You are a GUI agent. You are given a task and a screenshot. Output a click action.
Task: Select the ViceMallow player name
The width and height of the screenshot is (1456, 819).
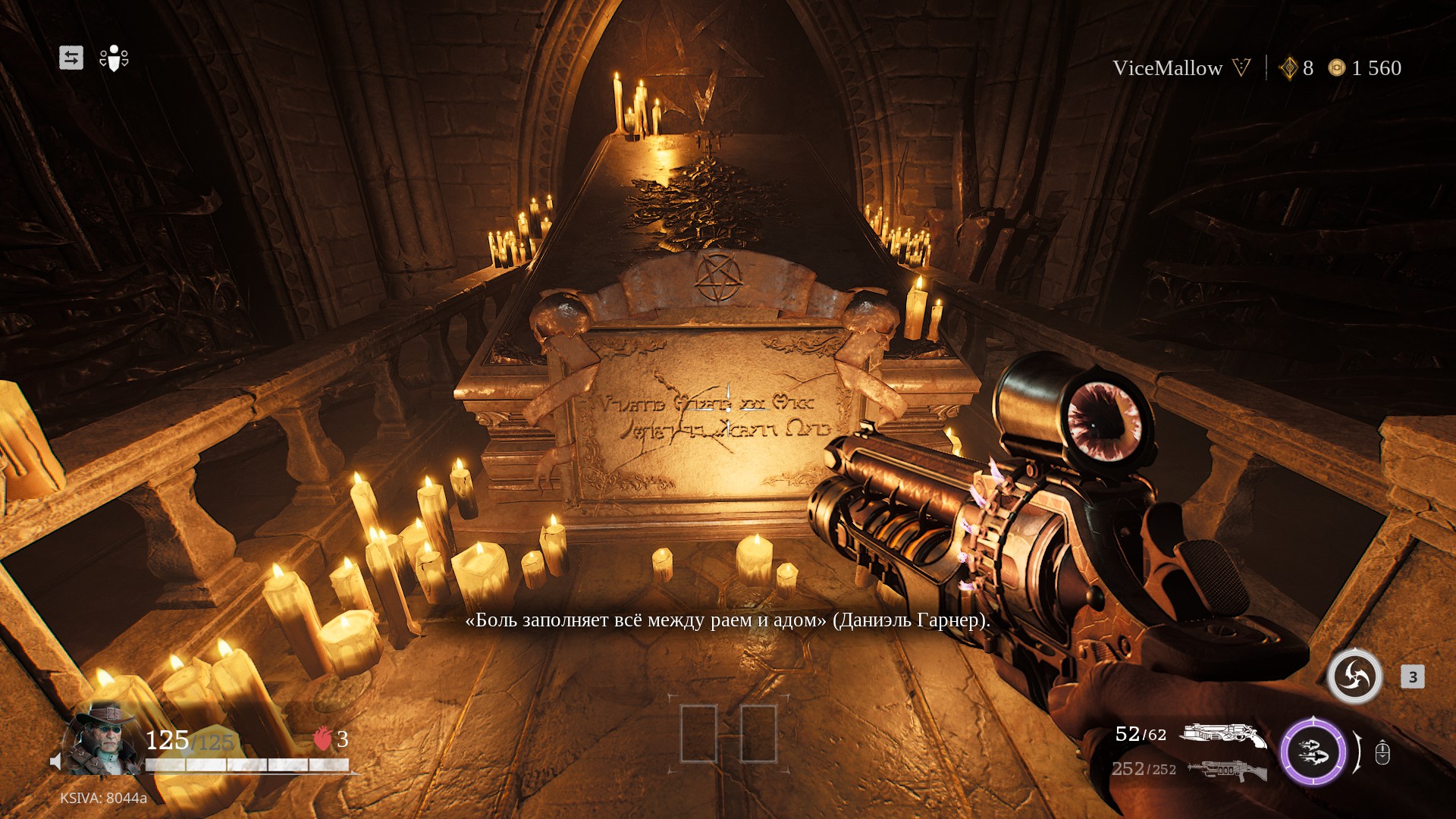[1167, 68]
